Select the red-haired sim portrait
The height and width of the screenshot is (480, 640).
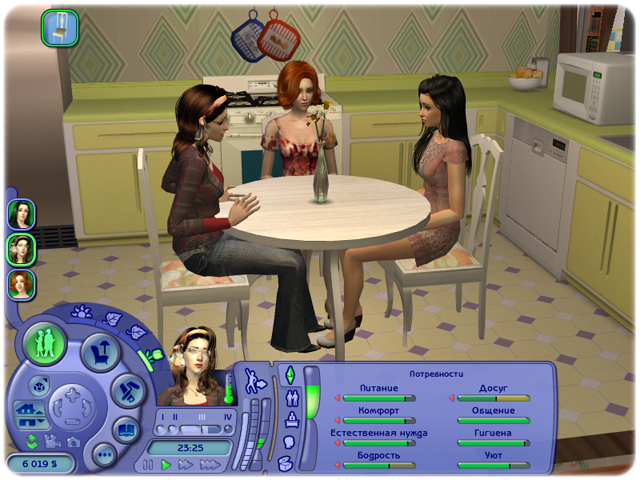pos(21,285)
